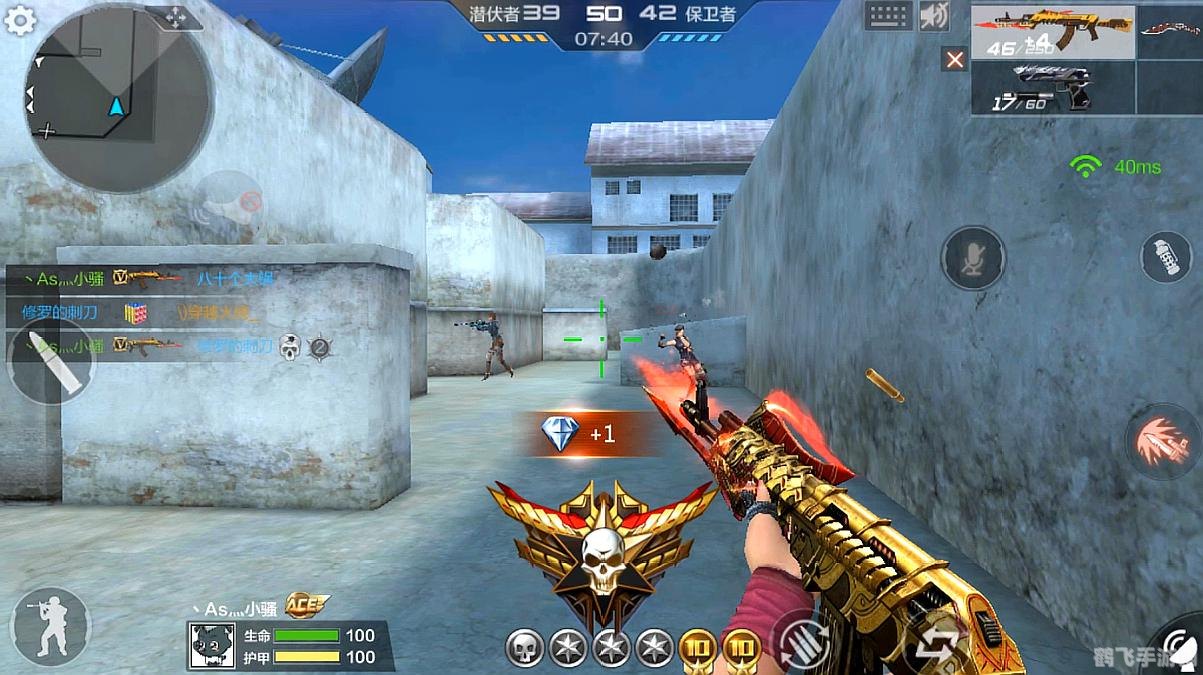
Task: Close the weapon panel with the X
Action: click(x=955, y=60)
